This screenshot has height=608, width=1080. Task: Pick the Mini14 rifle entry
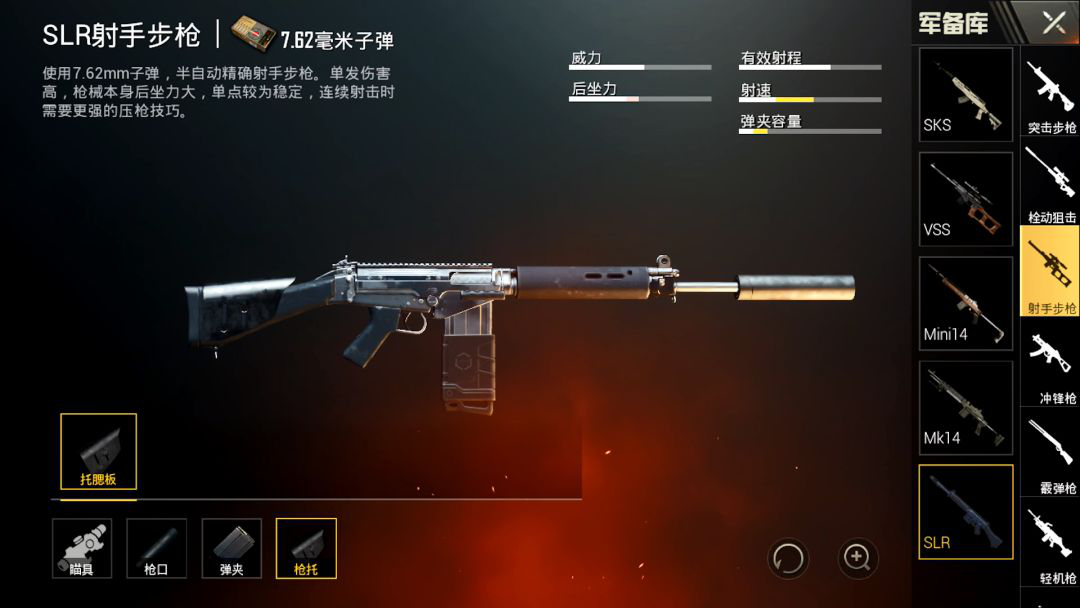965,303
